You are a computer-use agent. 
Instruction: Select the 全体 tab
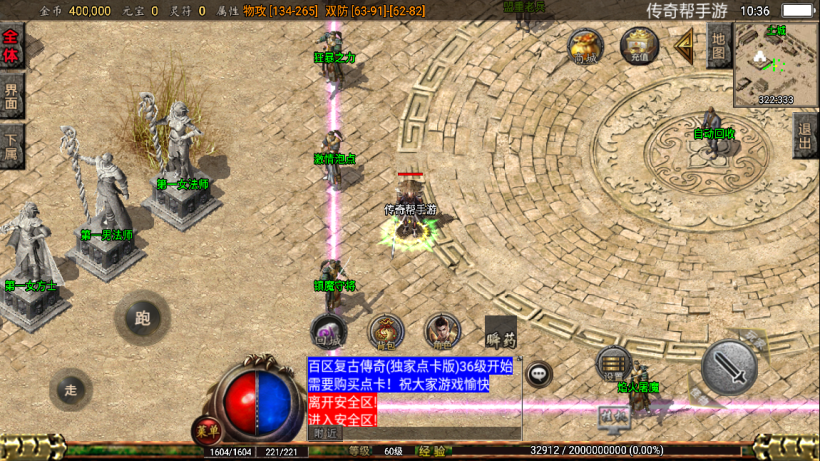pyautogui.click(x=11, y=46)
